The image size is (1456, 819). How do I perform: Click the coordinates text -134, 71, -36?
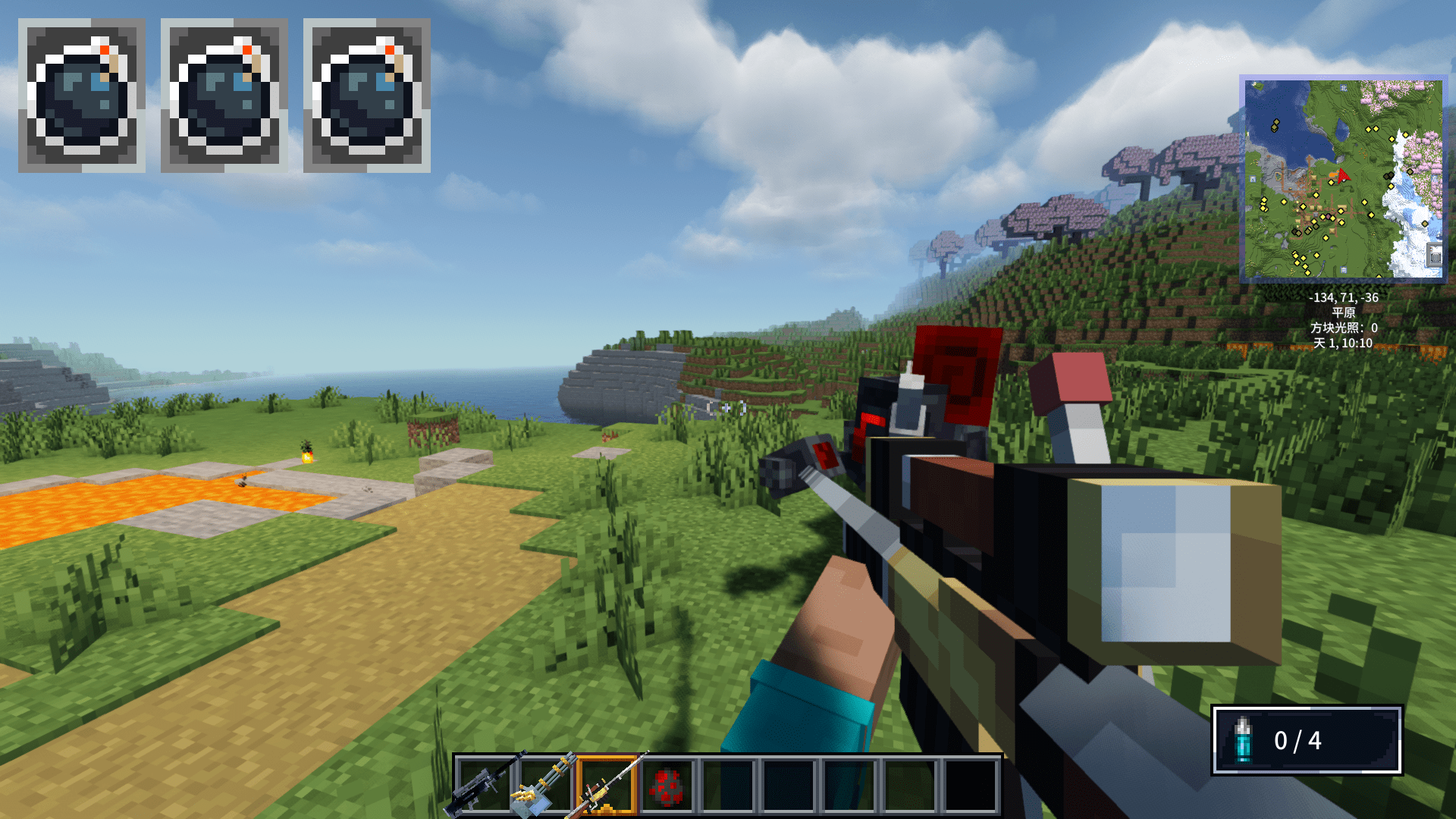(x=1344, y=298)
